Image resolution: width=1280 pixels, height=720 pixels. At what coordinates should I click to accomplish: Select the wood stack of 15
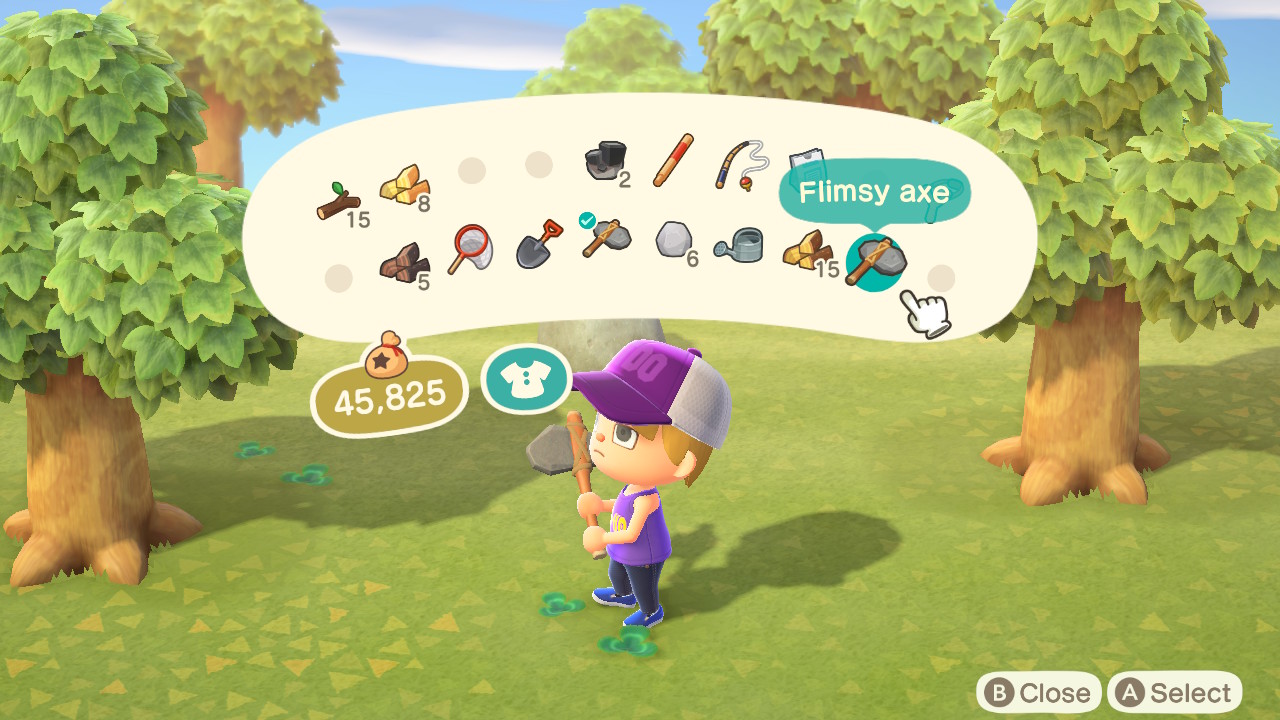[806, 253]
